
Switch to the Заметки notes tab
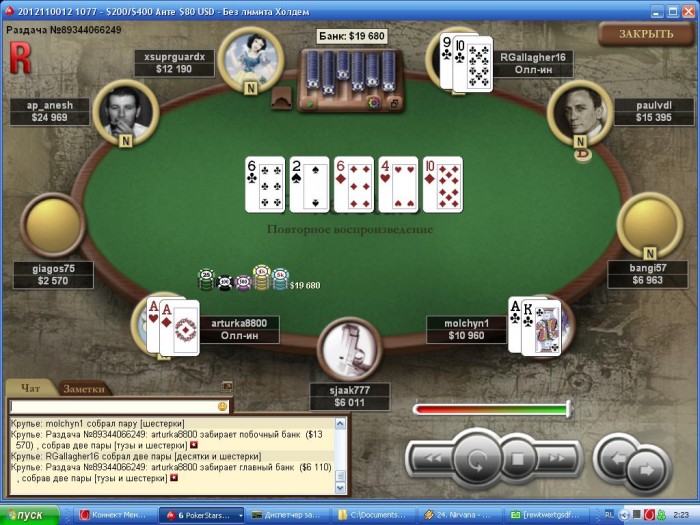(x=85, y=389)
